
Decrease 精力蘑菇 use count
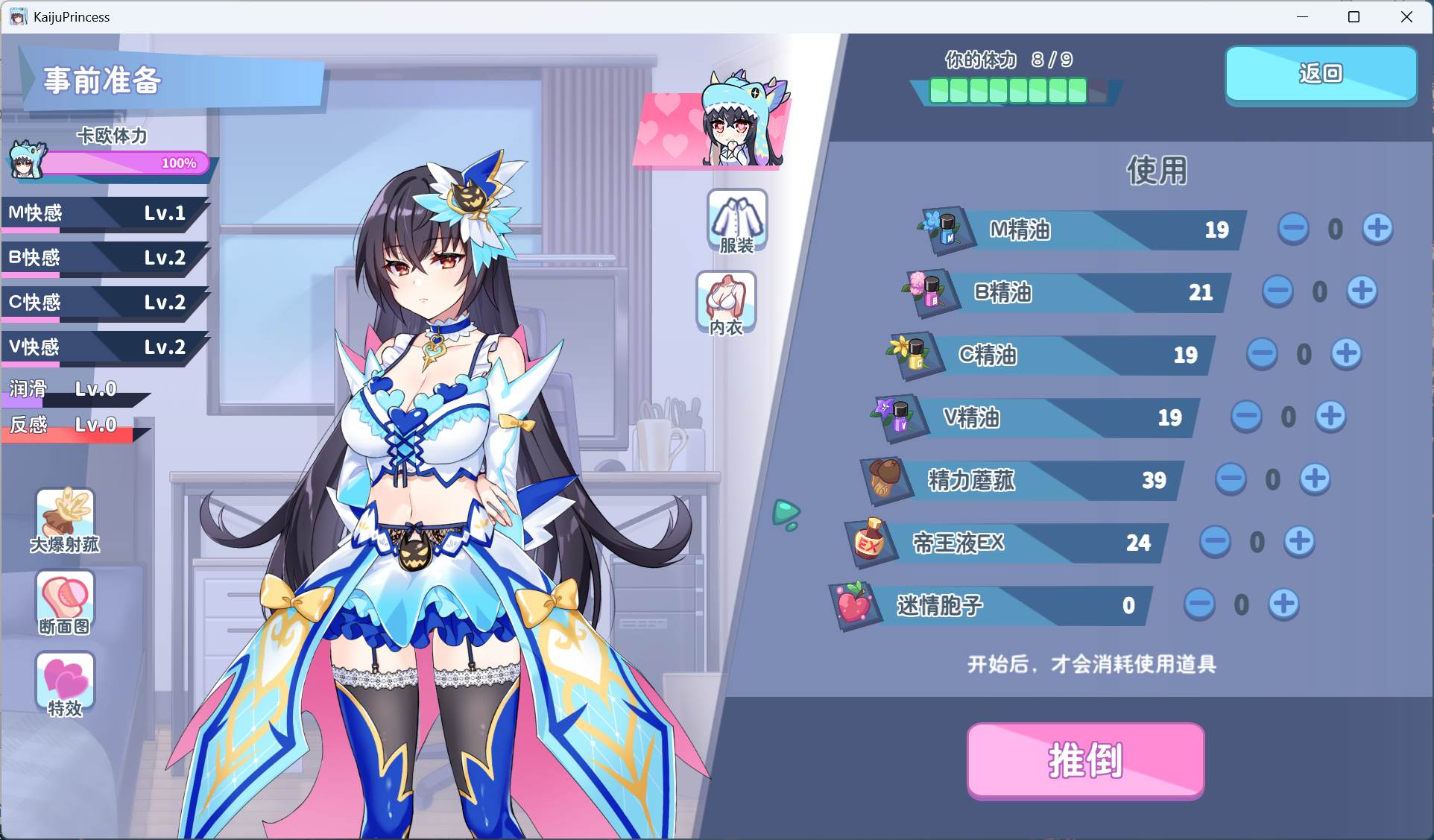tap(1231, 479)
